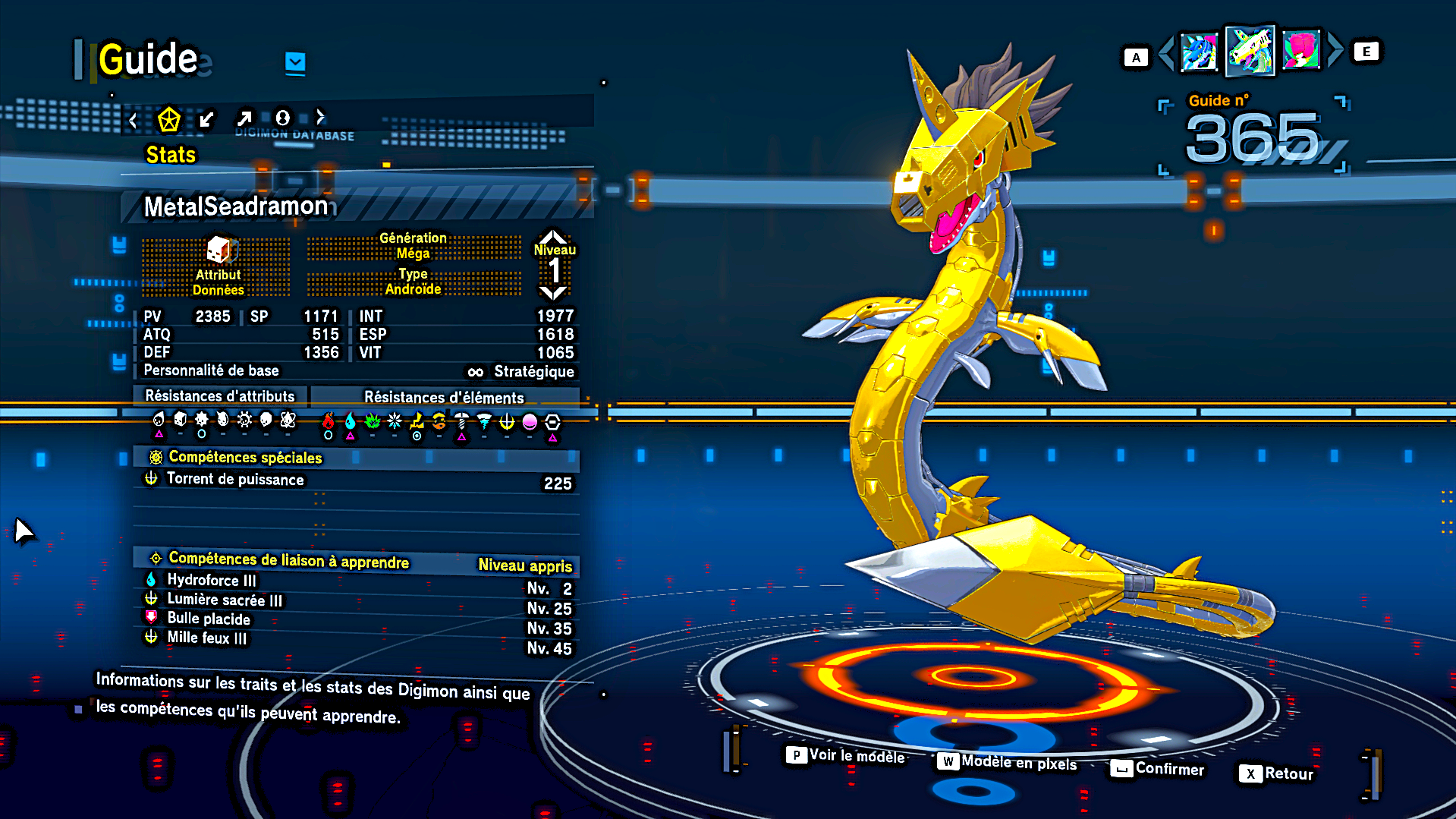Image resolution: width=1456 pixels, height=819 pixels.
Task: Switch to the up-right arrow tab
Action: [x=244, y=118]
